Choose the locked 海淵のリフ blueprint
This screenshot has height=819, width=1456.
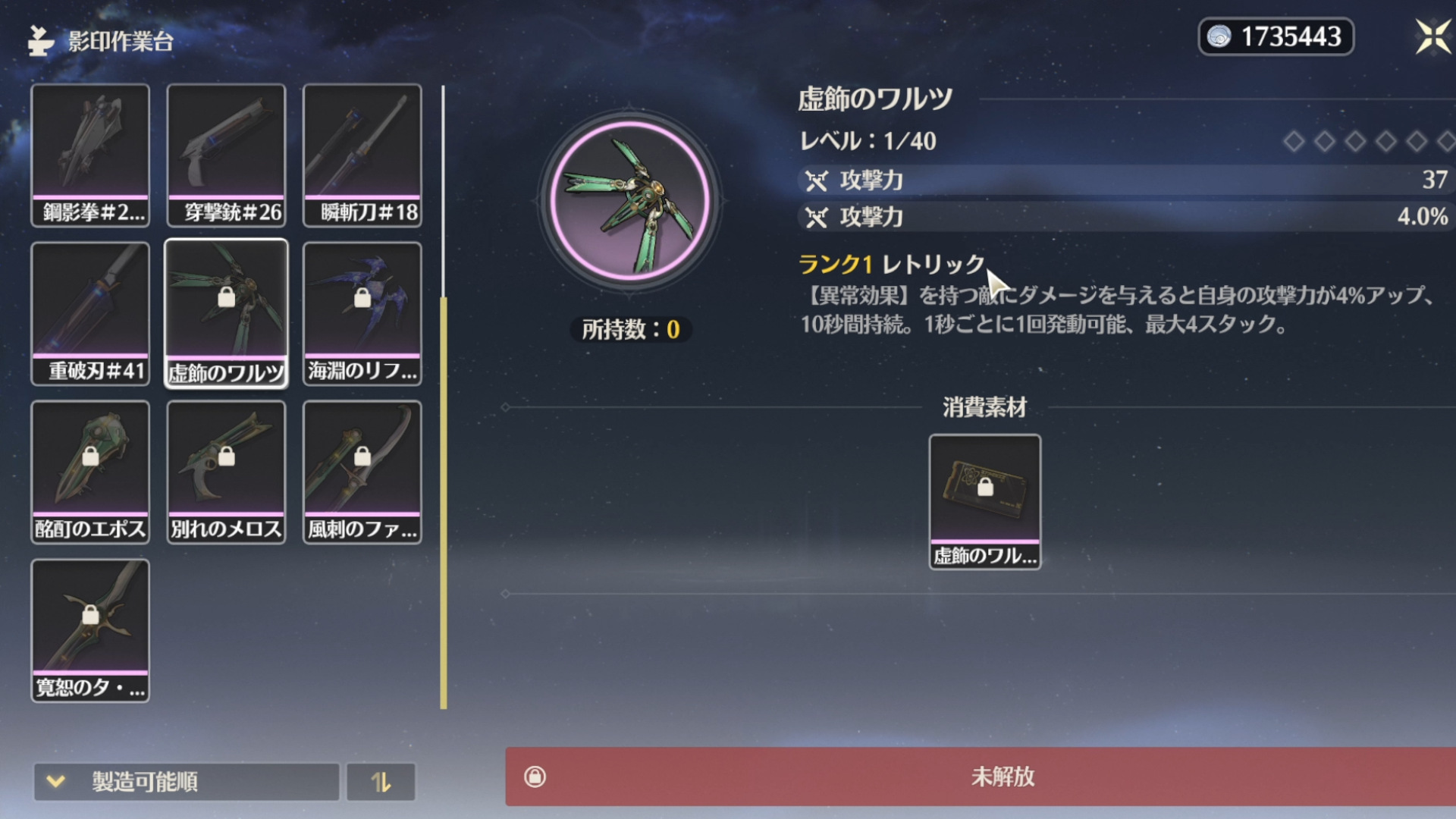[362, 314]
